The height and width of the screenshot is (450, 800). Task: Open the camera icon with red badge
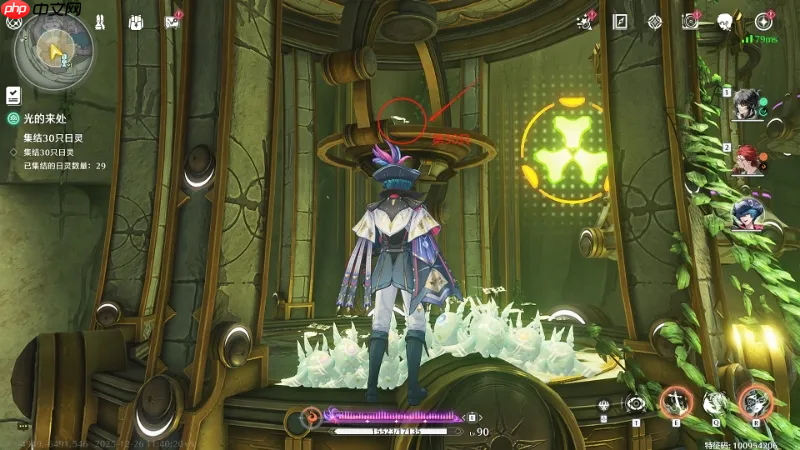690,22
